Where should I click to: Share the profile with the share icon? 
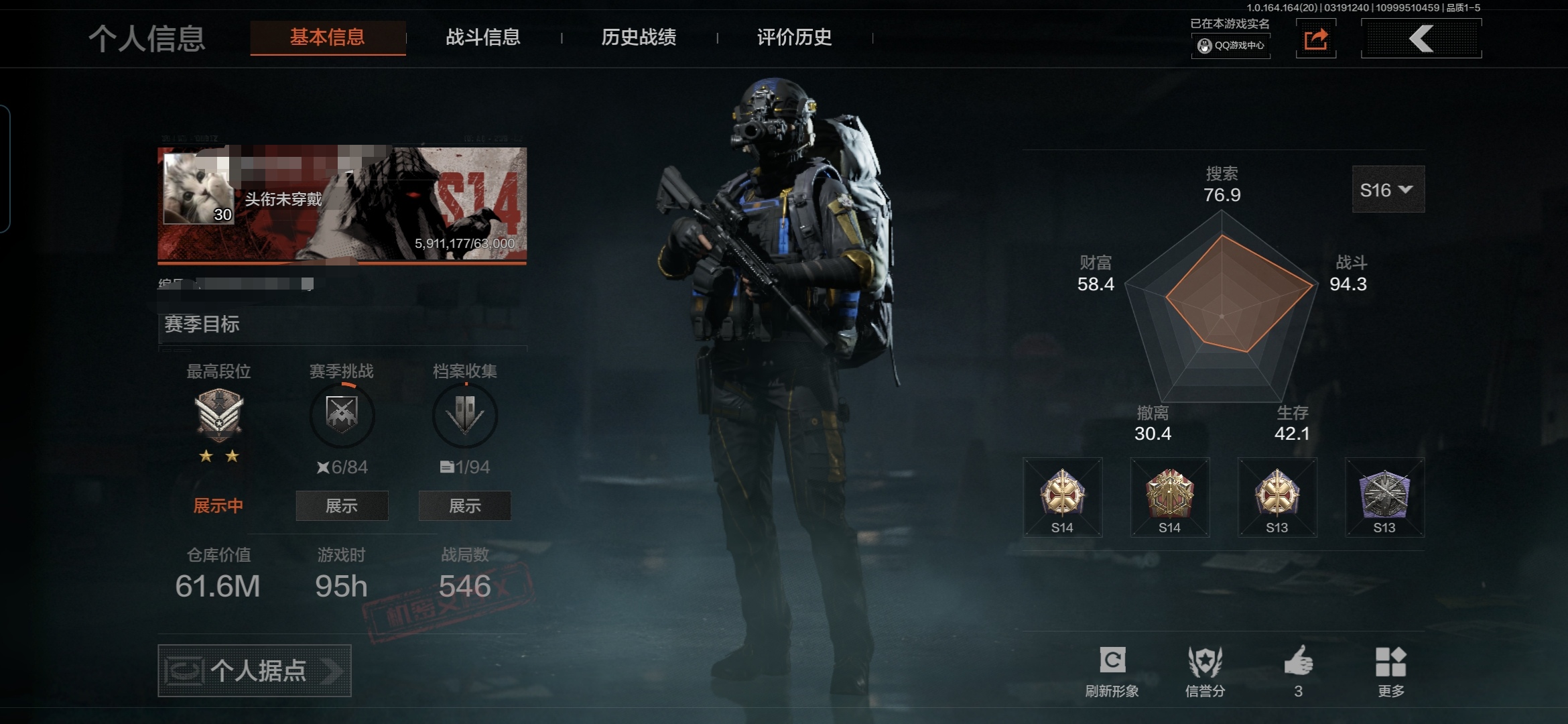tap(1315, 39)
